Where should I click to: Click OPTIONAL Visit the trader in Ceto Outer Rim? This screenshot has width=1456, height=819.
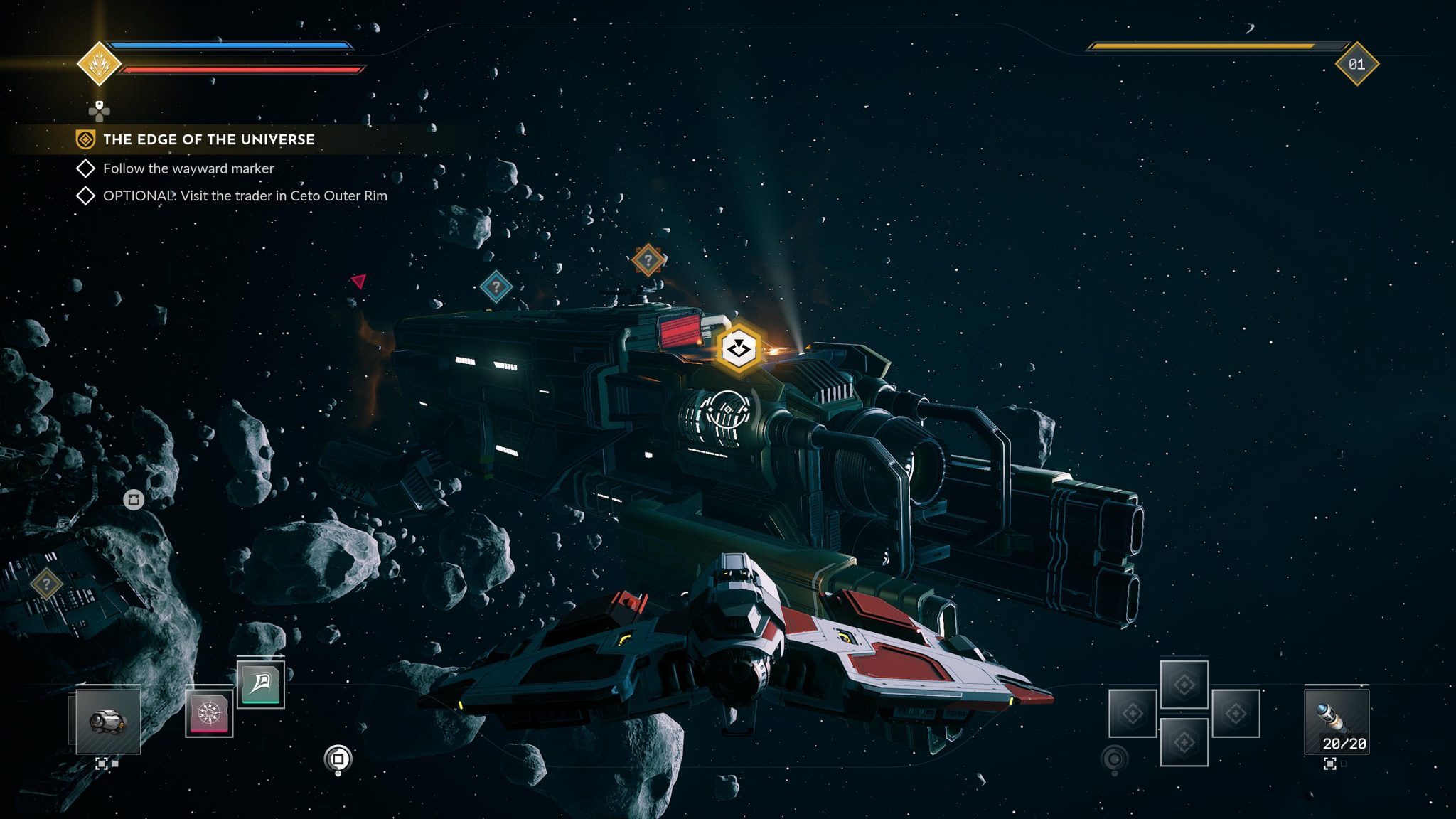[245, 197]
